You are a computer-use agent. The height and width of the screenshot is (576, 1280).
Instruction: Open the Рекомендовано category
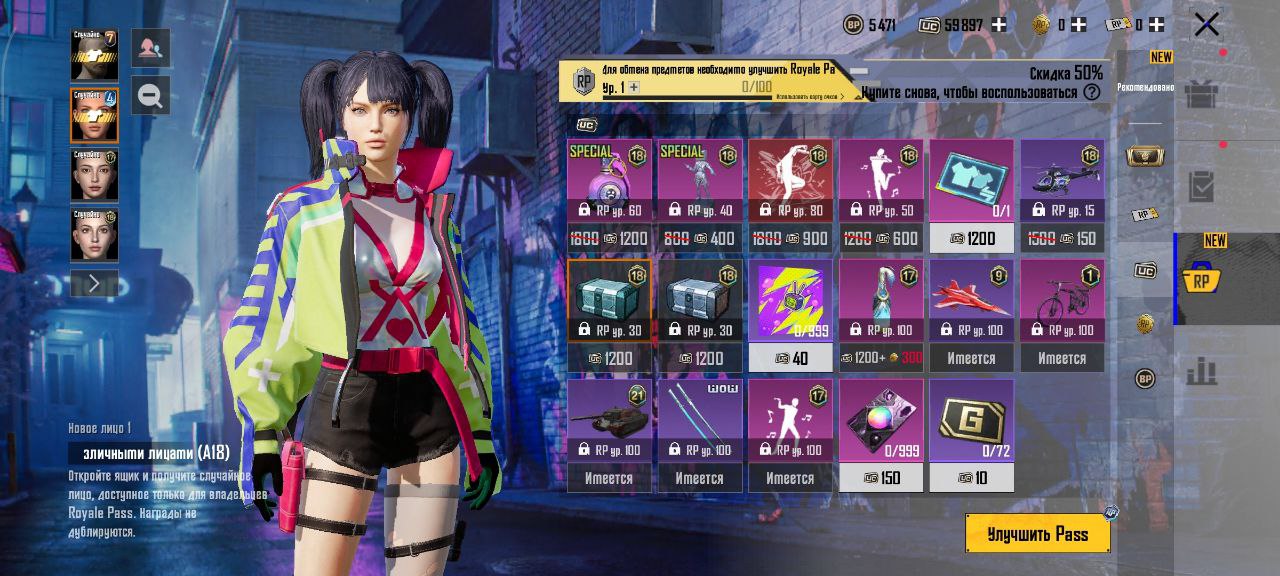(x=1145, y=87)
